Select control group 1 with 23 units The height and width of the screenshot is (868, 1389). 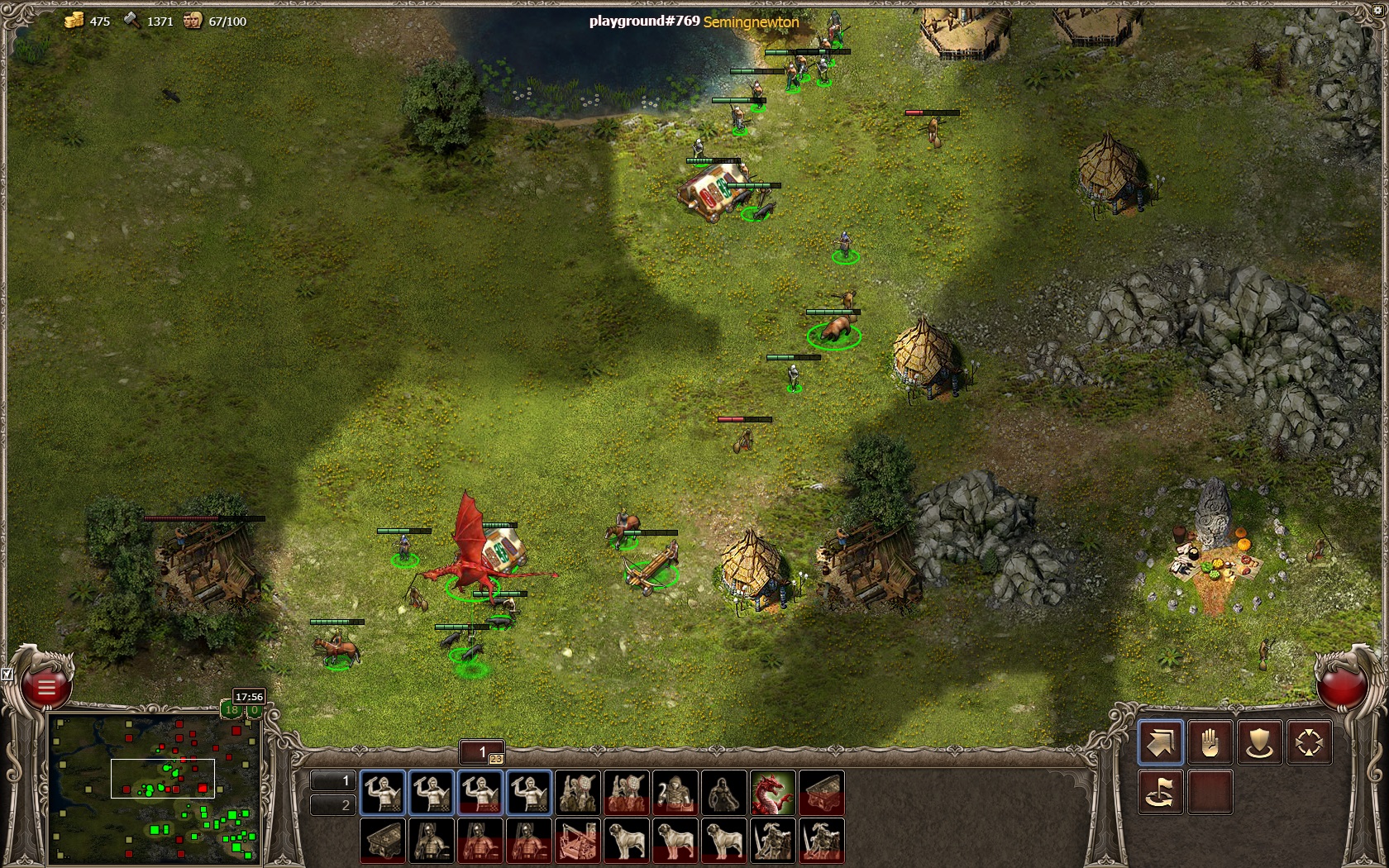pyautogui.click(x=482, y=752)
